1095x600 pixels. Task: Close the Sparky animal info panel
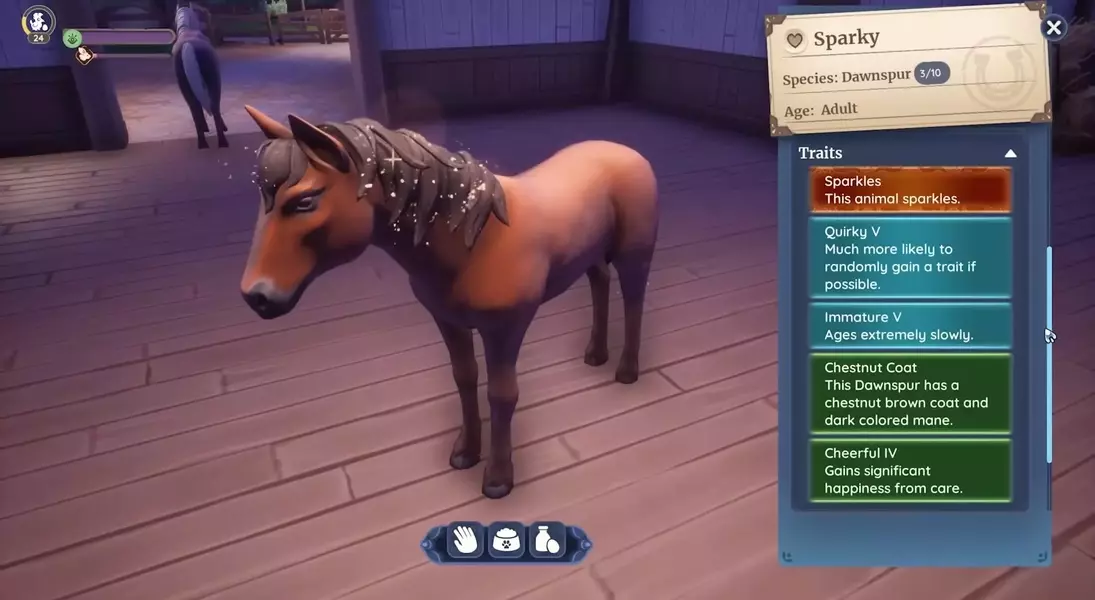pyautogui.click(x=1053, y=28)
